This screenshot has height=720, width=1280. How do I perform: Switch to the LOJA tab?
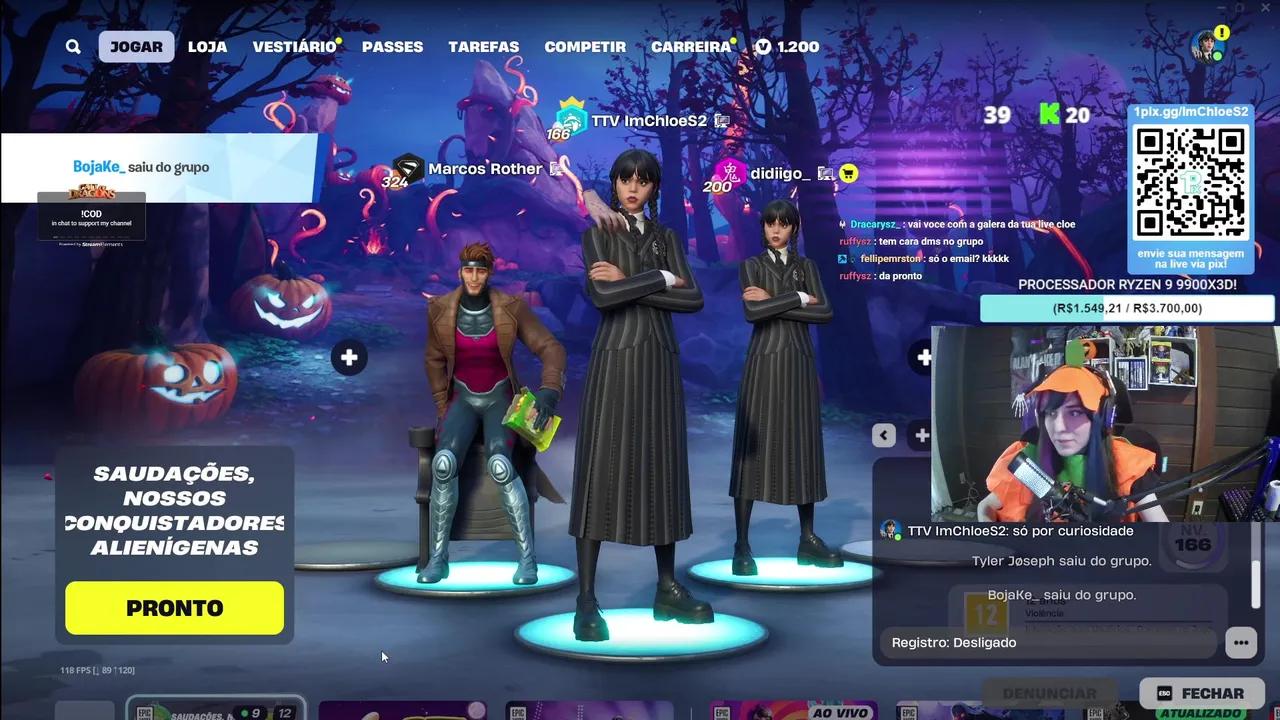(207, 46)
